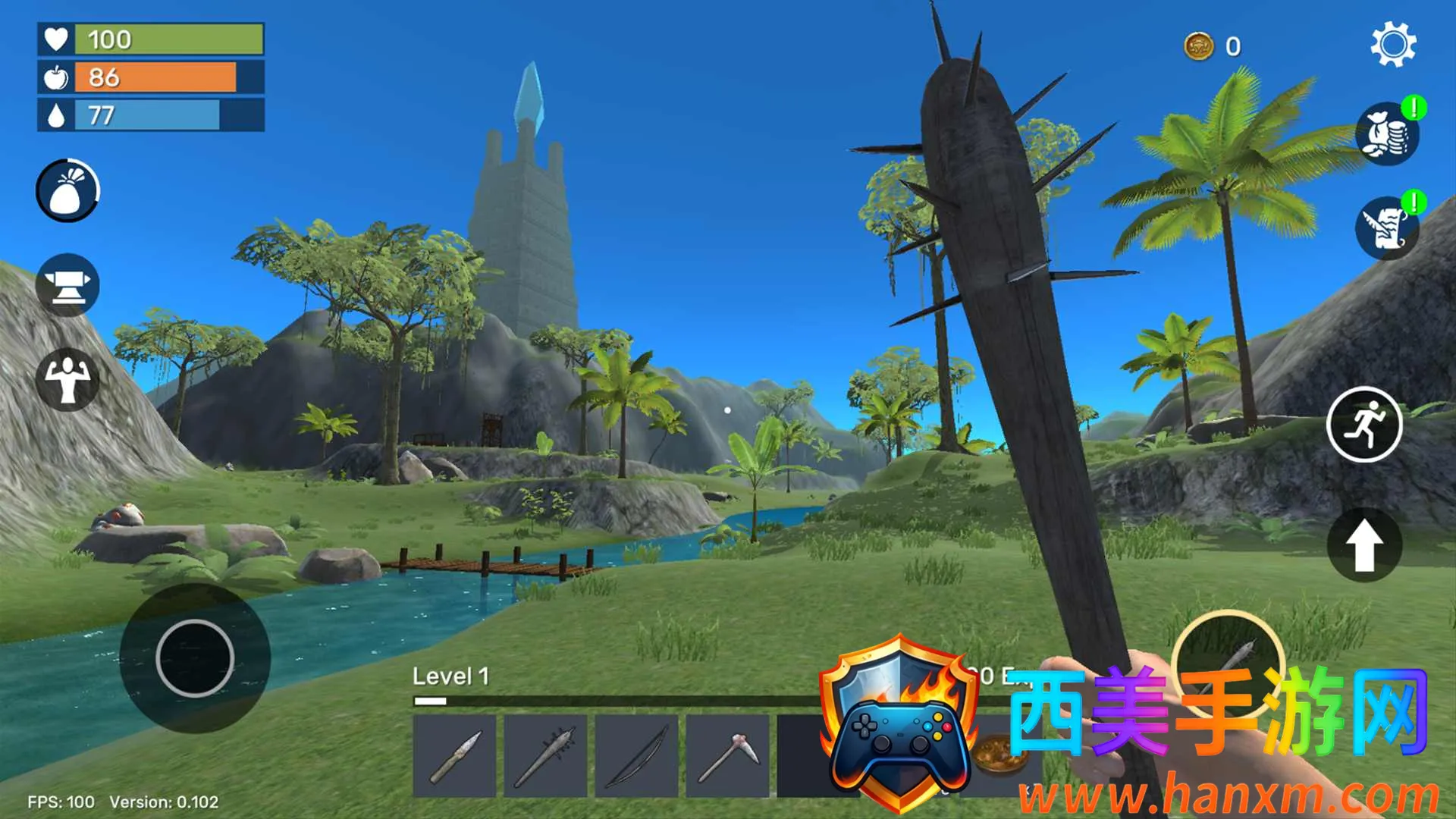The image size is (1456, 819).
Task: Open the anvil crafting menu
Action: (67, 285)
